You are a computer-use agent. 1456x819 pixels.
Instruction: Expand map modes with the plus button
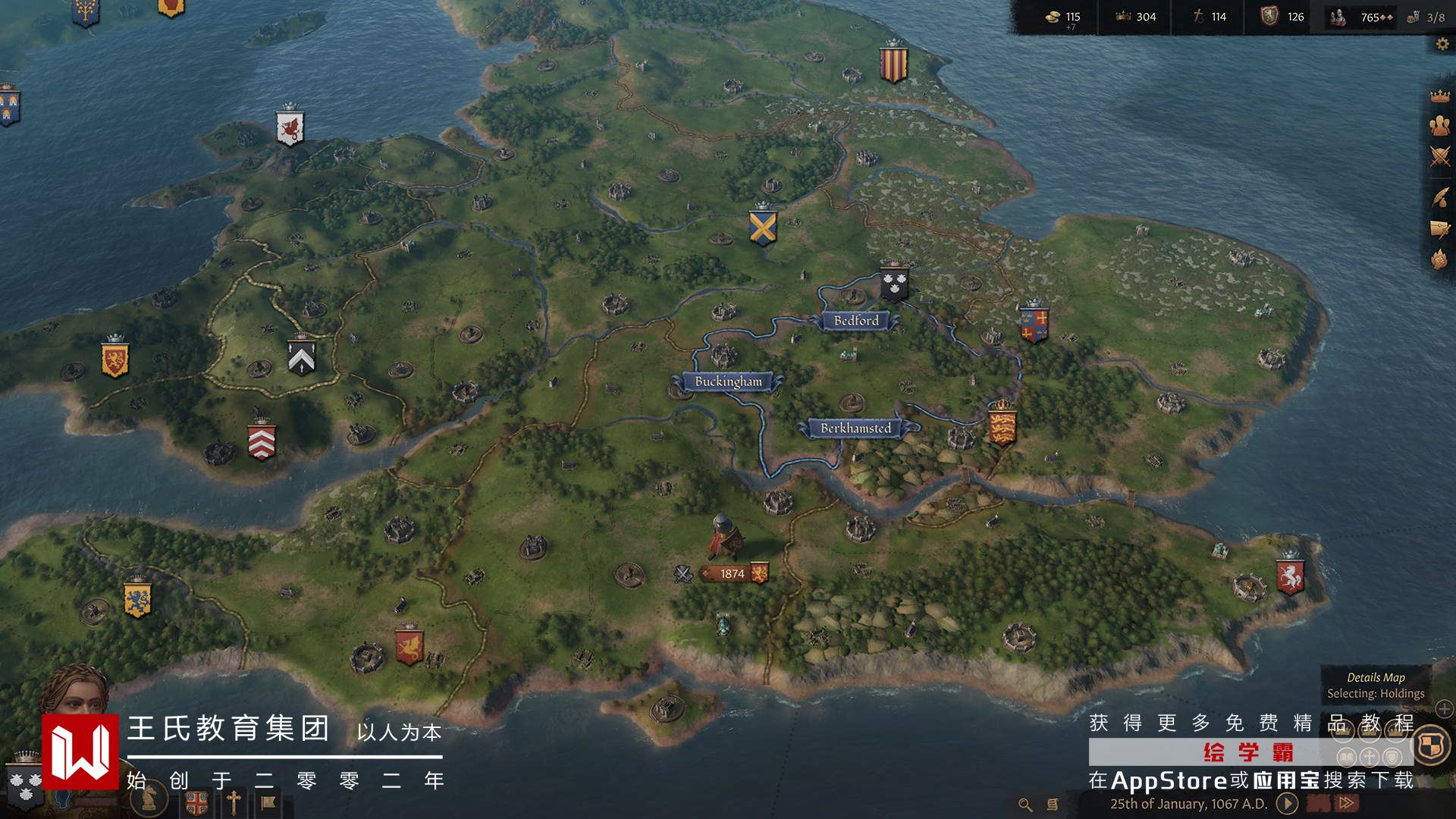pyautogui.click(x=1444, y=709)
